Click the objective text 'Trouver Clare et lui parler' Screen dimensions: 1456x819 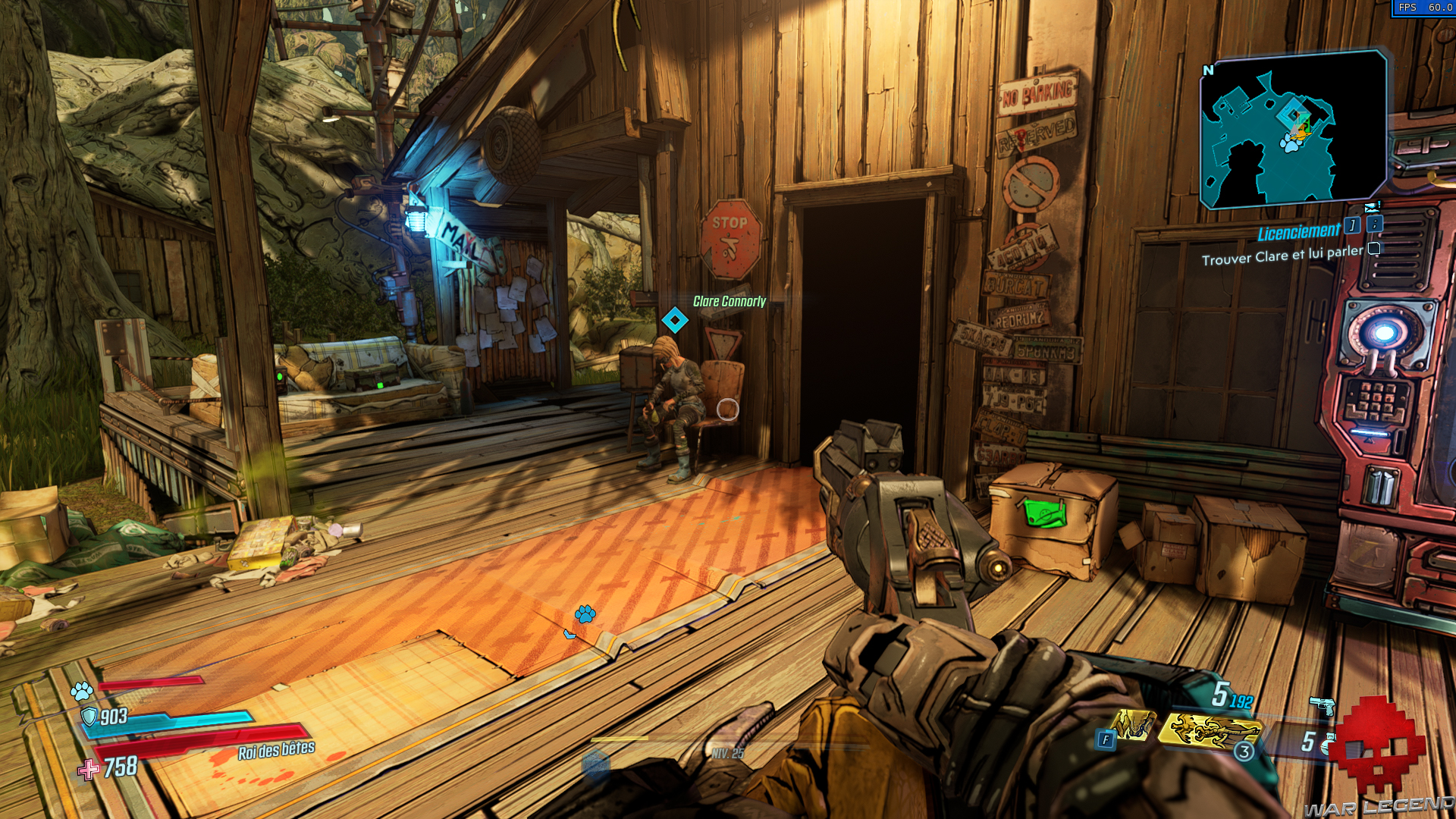1282,256
